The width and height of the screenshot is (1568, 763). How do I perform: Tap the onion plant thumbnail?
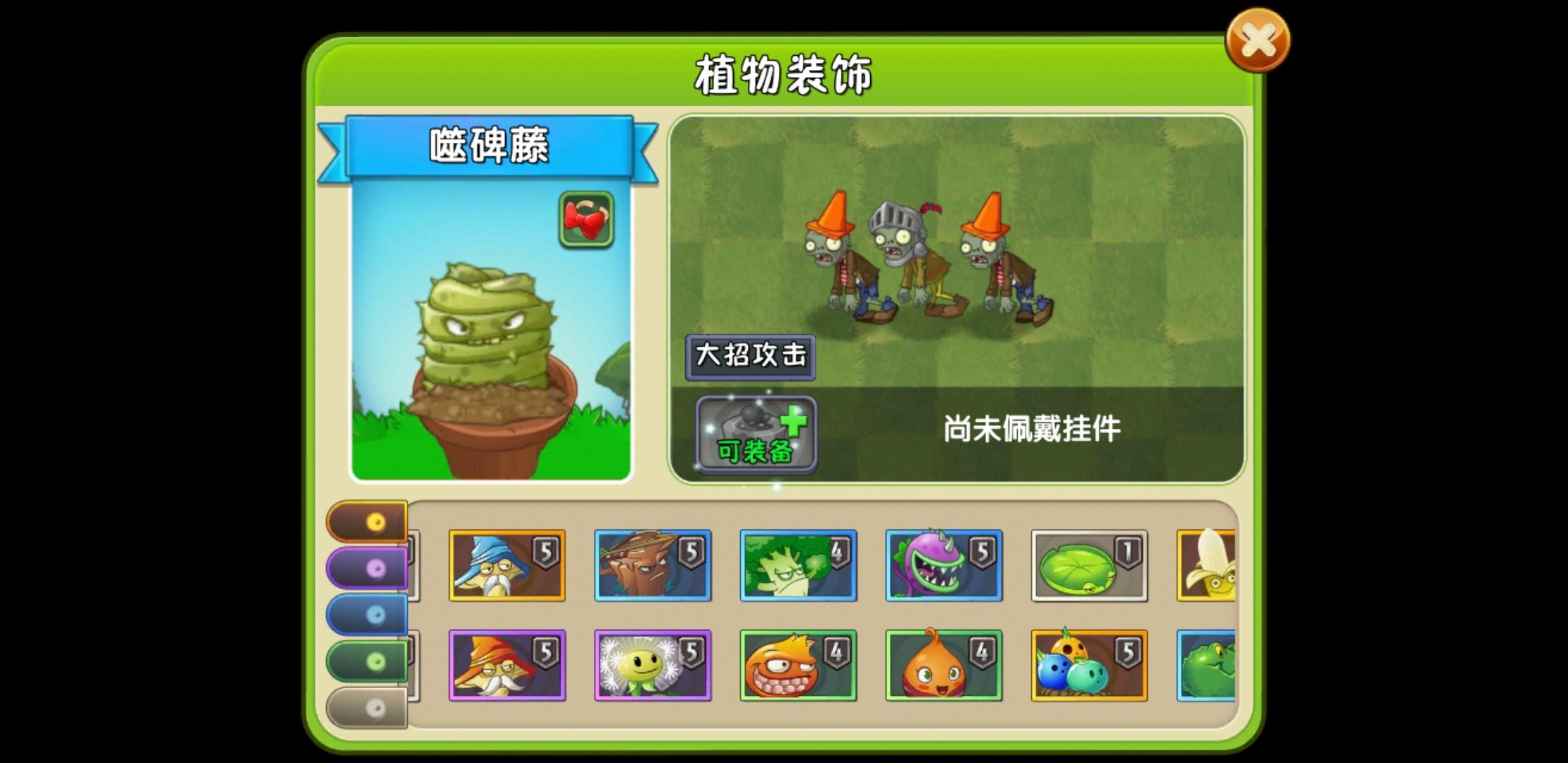coord(942,666)
